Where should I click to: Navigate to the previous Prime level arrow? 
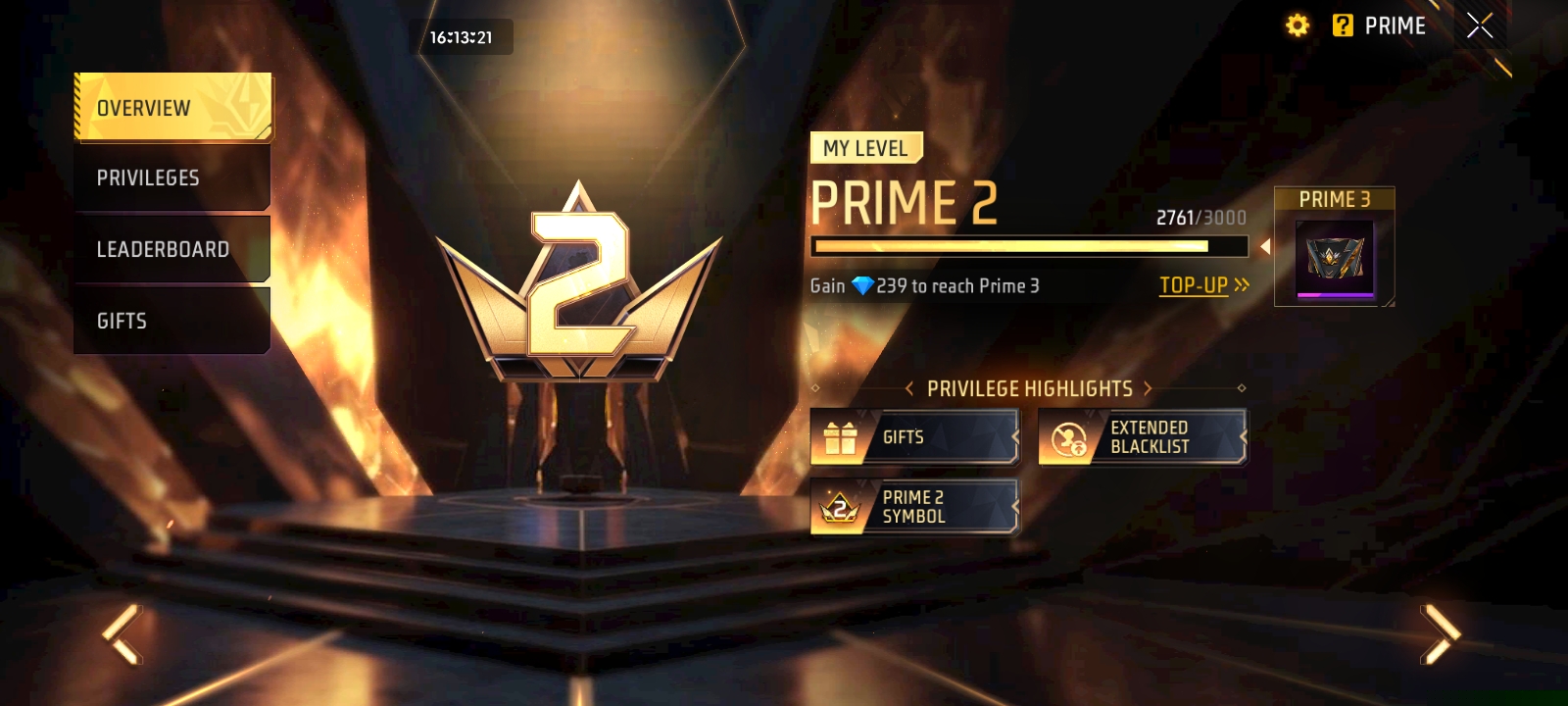click(x=123, y=634)
